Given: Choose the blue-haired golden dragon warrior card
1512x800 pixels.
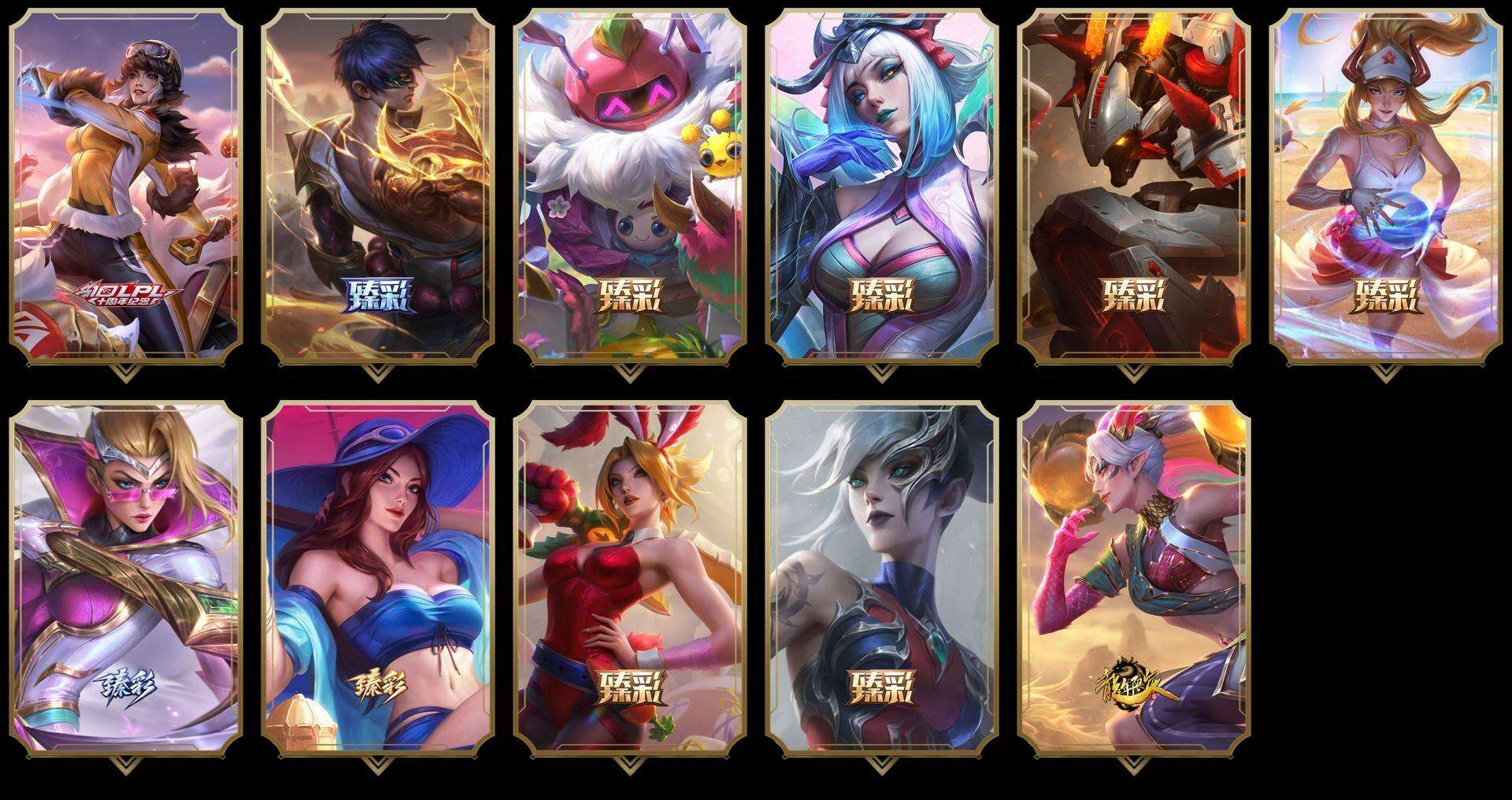Looking at the screenshot, I should pos(378,186).
